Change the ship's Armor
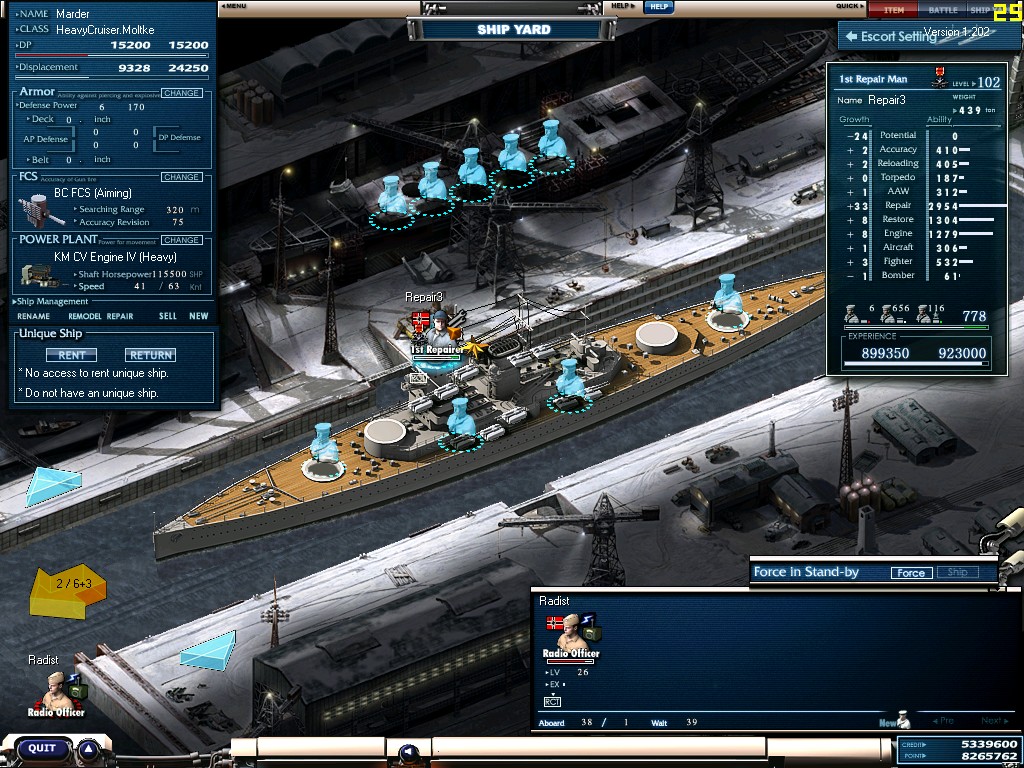 click(x=181, y=93)
